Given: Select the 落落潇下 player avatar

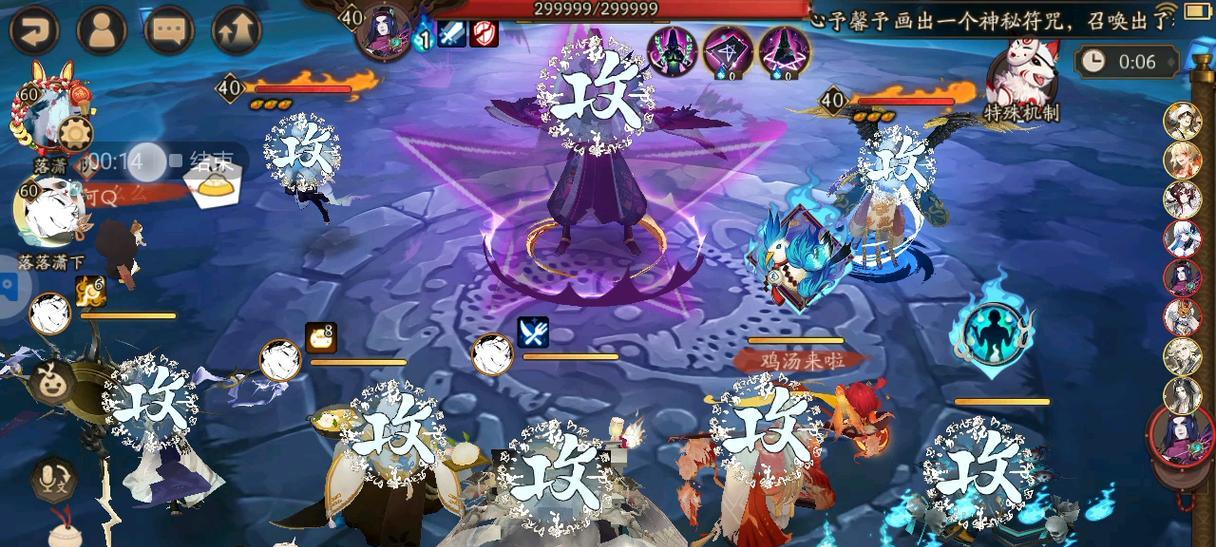Looking at the screenshot, I should [x=42, y=212].
